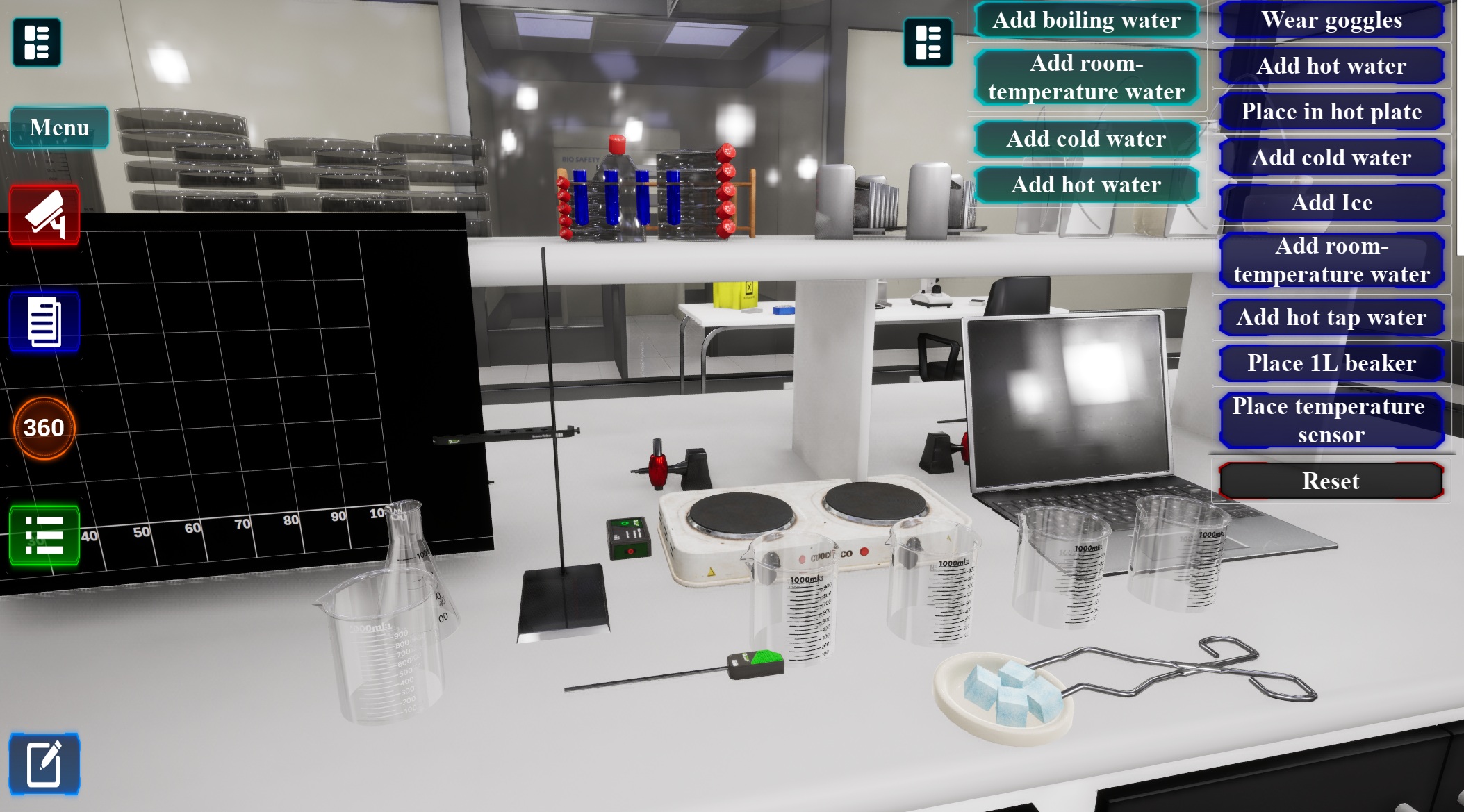The width and height of the screenshot is (1464, 812).
Task: Click Add hot tap water
Action: 1331,317
